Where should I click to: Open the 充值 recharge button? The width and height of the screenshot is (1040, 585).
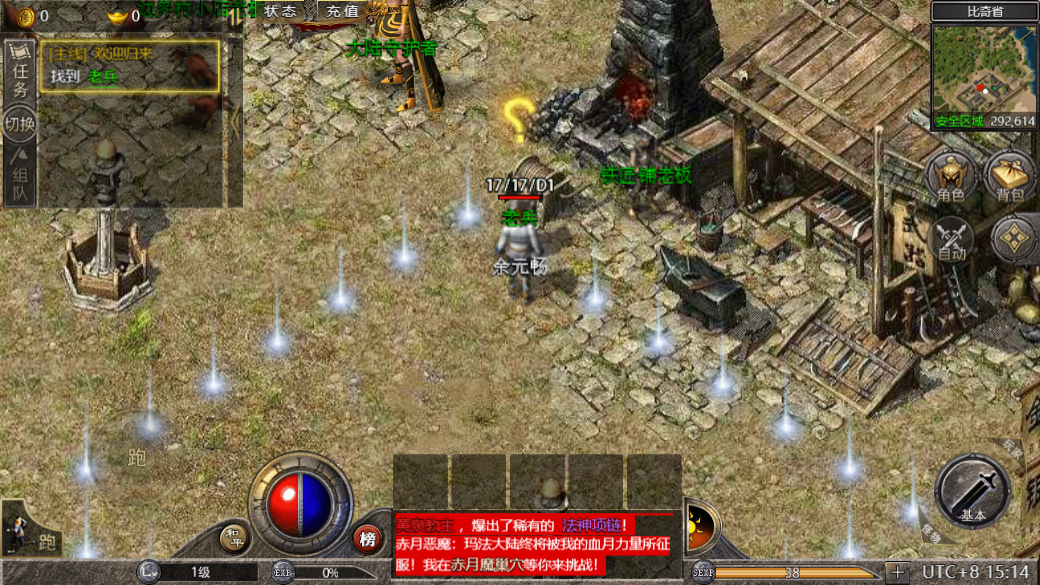click(x=342, y=11)
